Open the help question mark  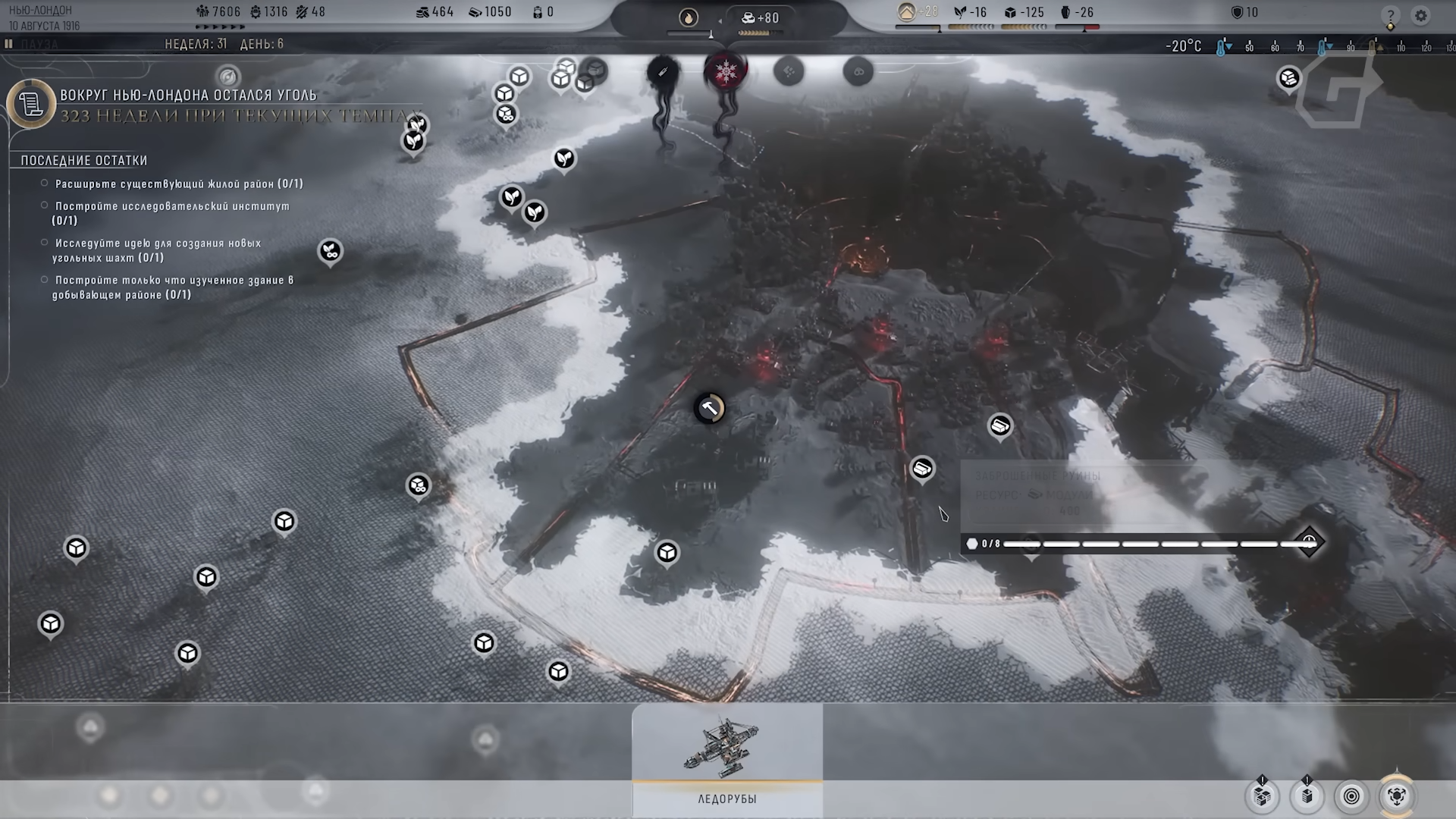coord(1390,16)
